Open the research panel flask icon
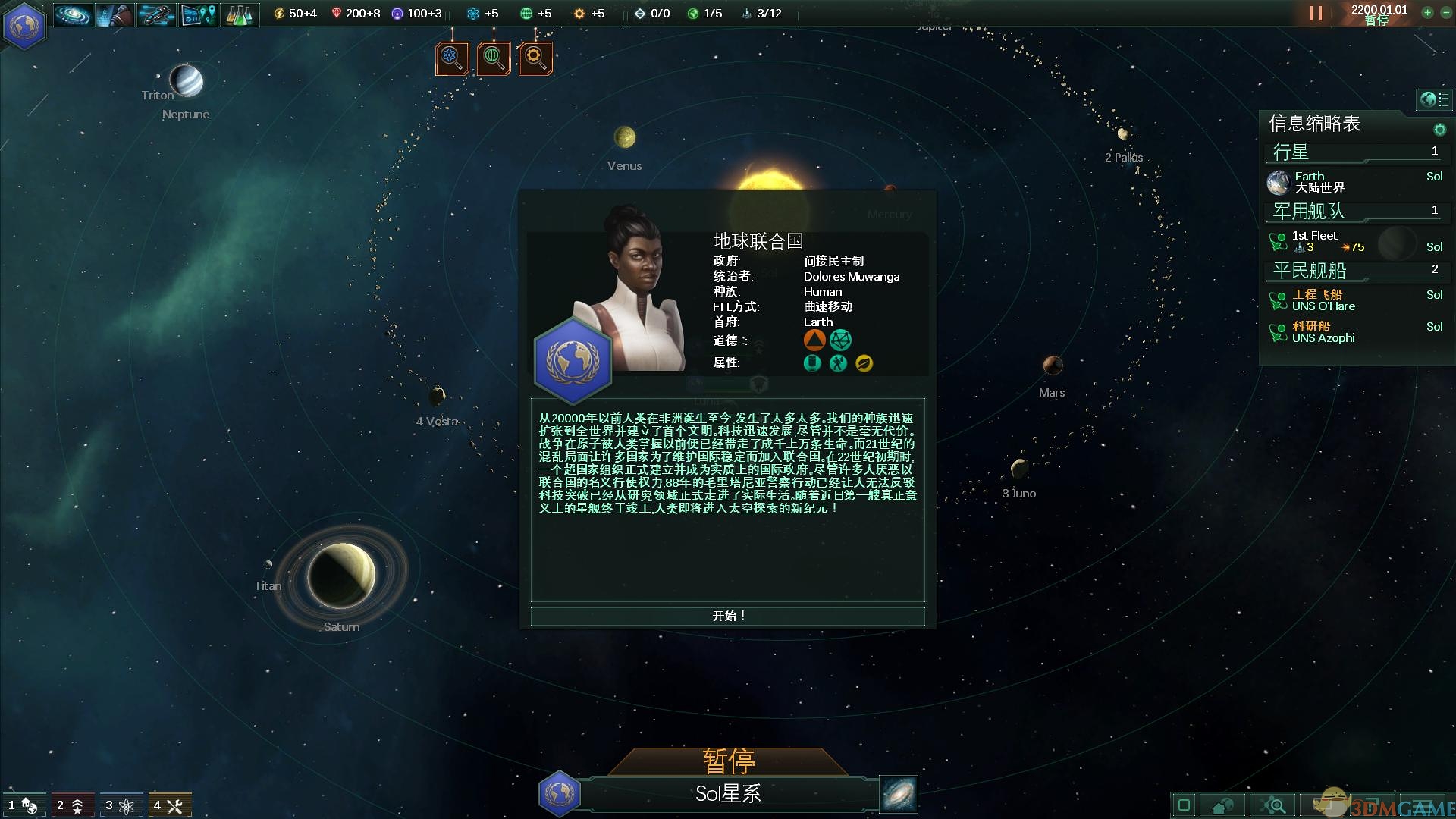This screenshot has height=819, width=1456. click(240, 14)
